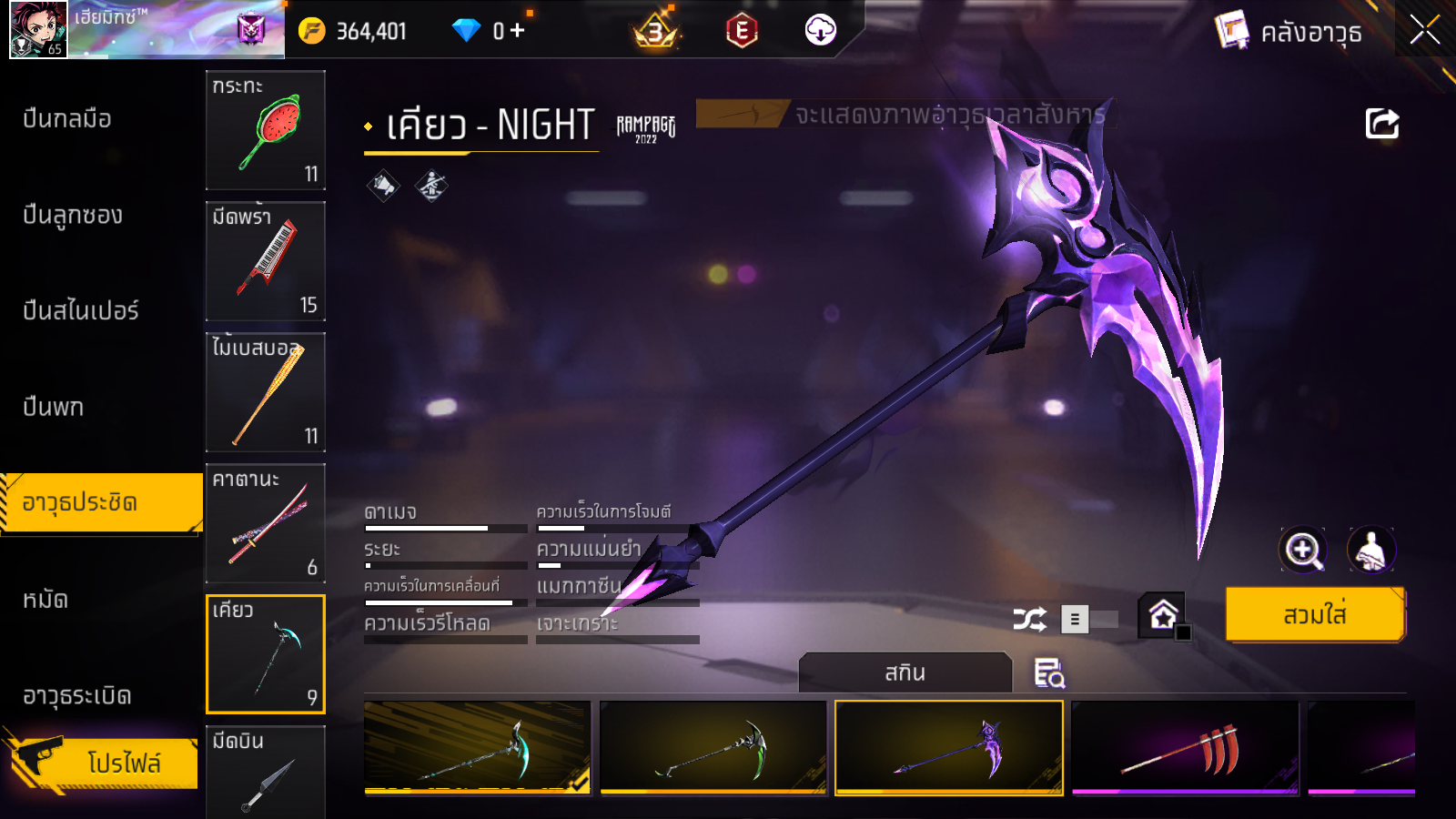
Task: Choose the green-bladed scythe skin thumbnail
Action: (x=713, y=748)
